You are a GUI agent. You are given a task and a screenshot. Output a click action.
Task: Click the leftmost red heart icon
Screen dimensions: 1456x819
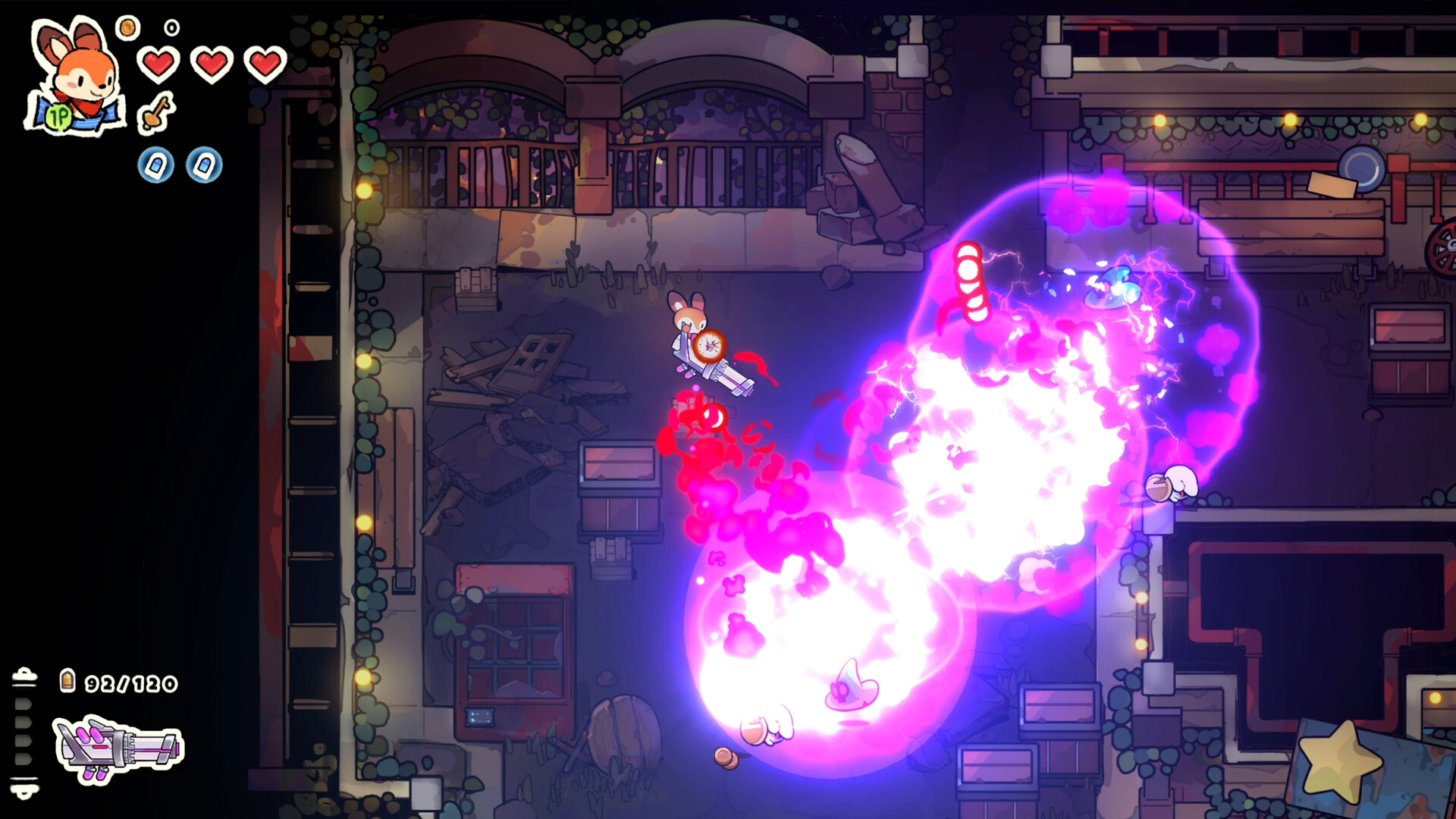pos(157,62)
